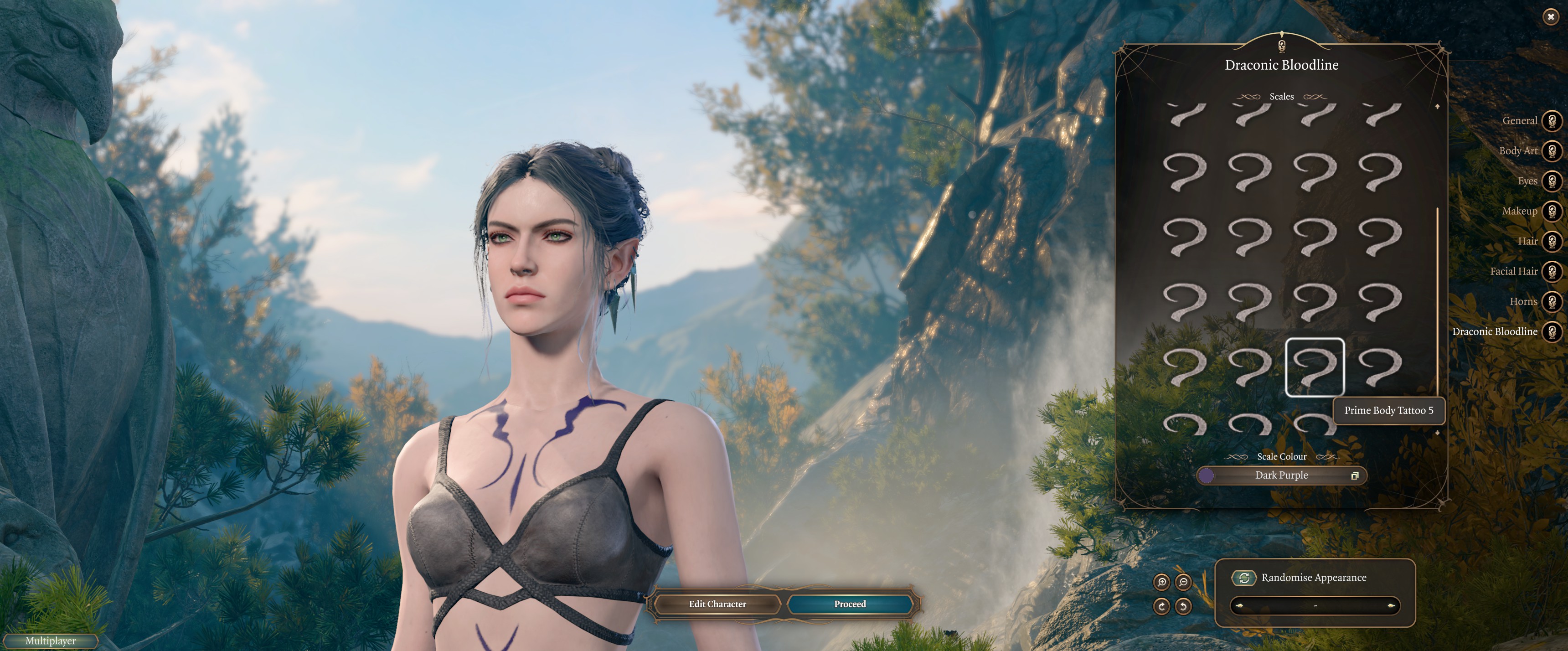Screen dimensions: 1568x651
Task: Proceed to the next step
Action: pyautogui.click(x=850, y=604)
